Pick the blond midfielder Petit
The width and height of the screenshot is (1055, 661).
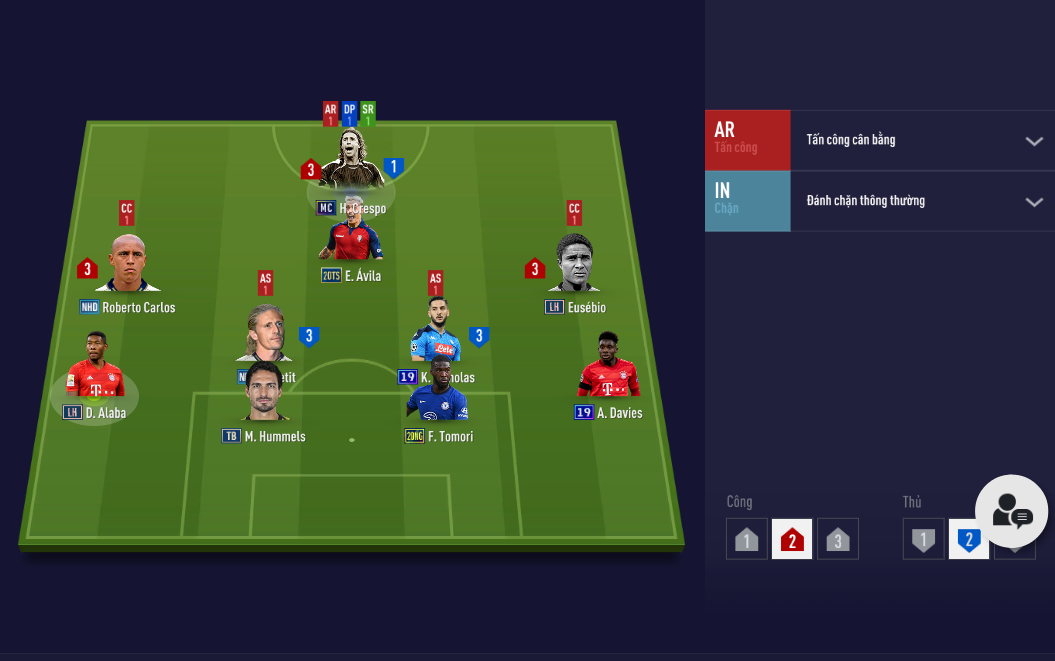pos(265,334)
